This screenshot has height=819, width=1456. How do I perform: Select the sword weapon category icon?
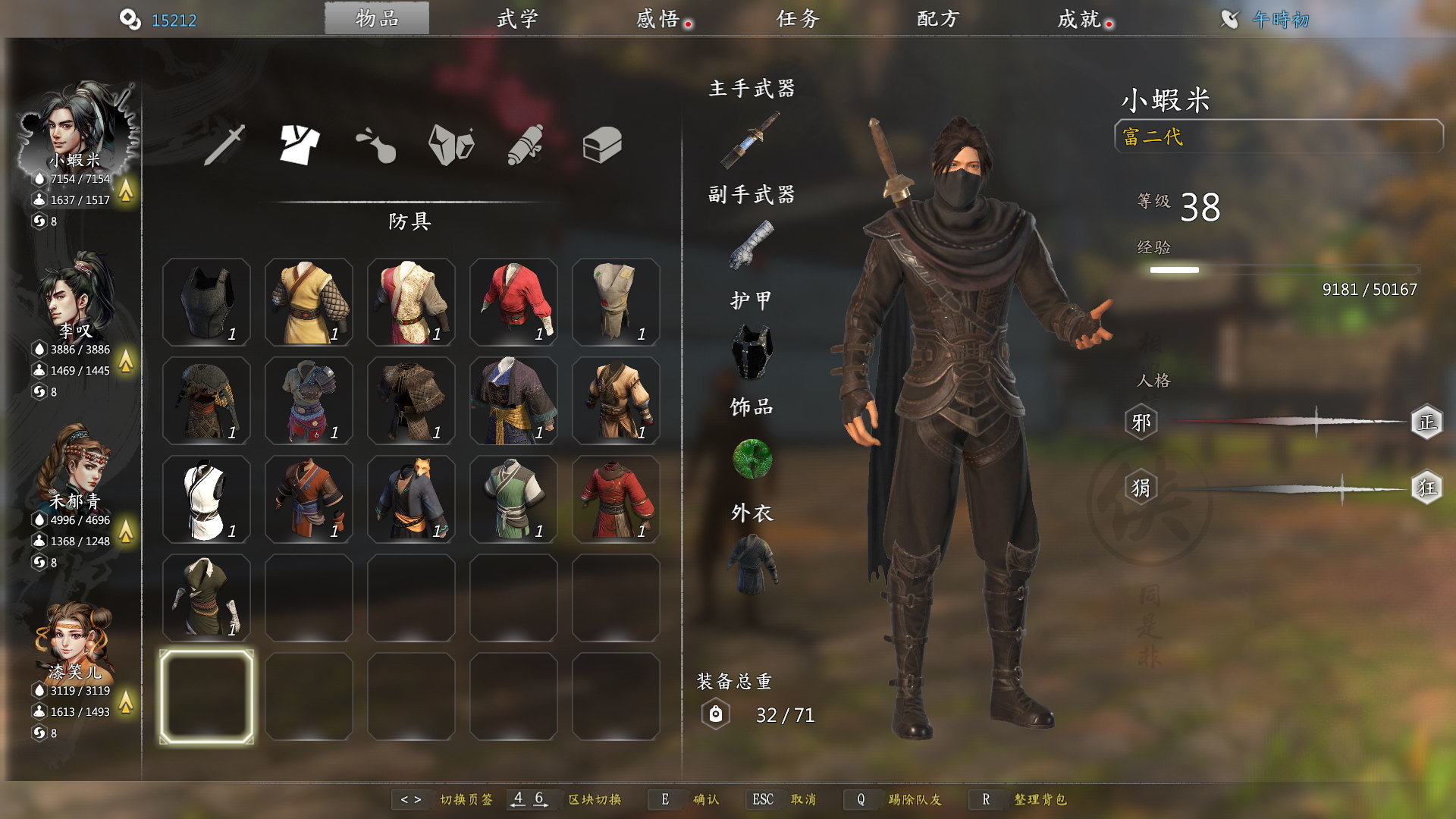(225, 144)
